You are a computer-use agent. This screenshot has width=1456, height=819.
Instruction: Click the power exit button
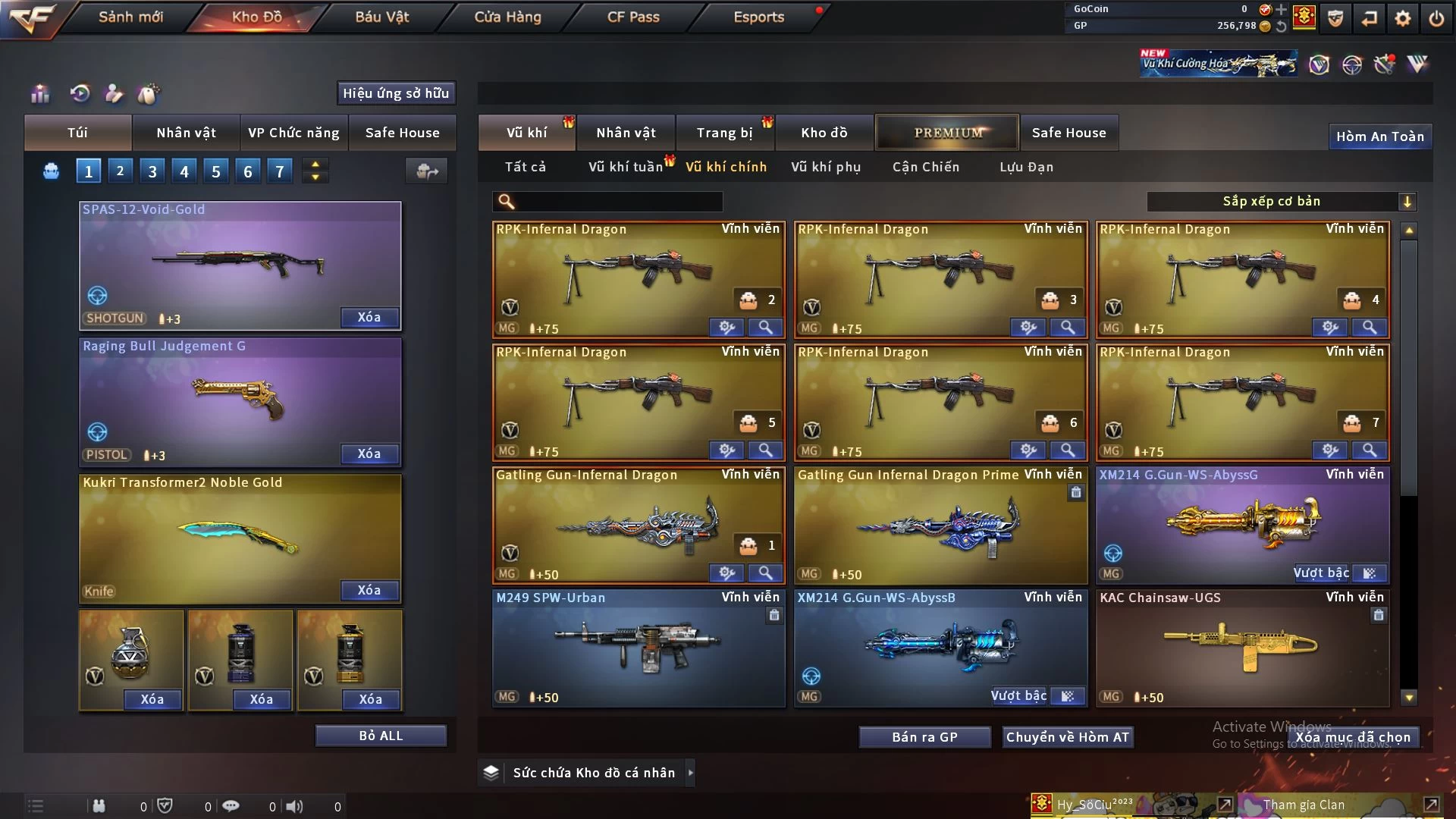coord(1436,18)
